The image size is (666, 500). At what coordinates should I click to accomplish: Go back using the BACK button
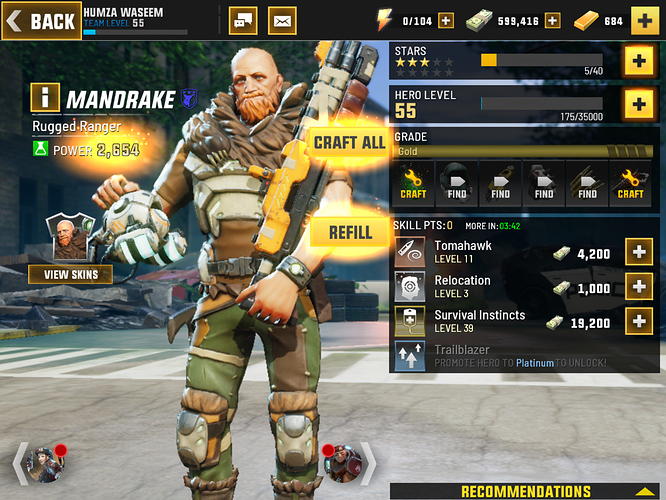pos(40,20)
